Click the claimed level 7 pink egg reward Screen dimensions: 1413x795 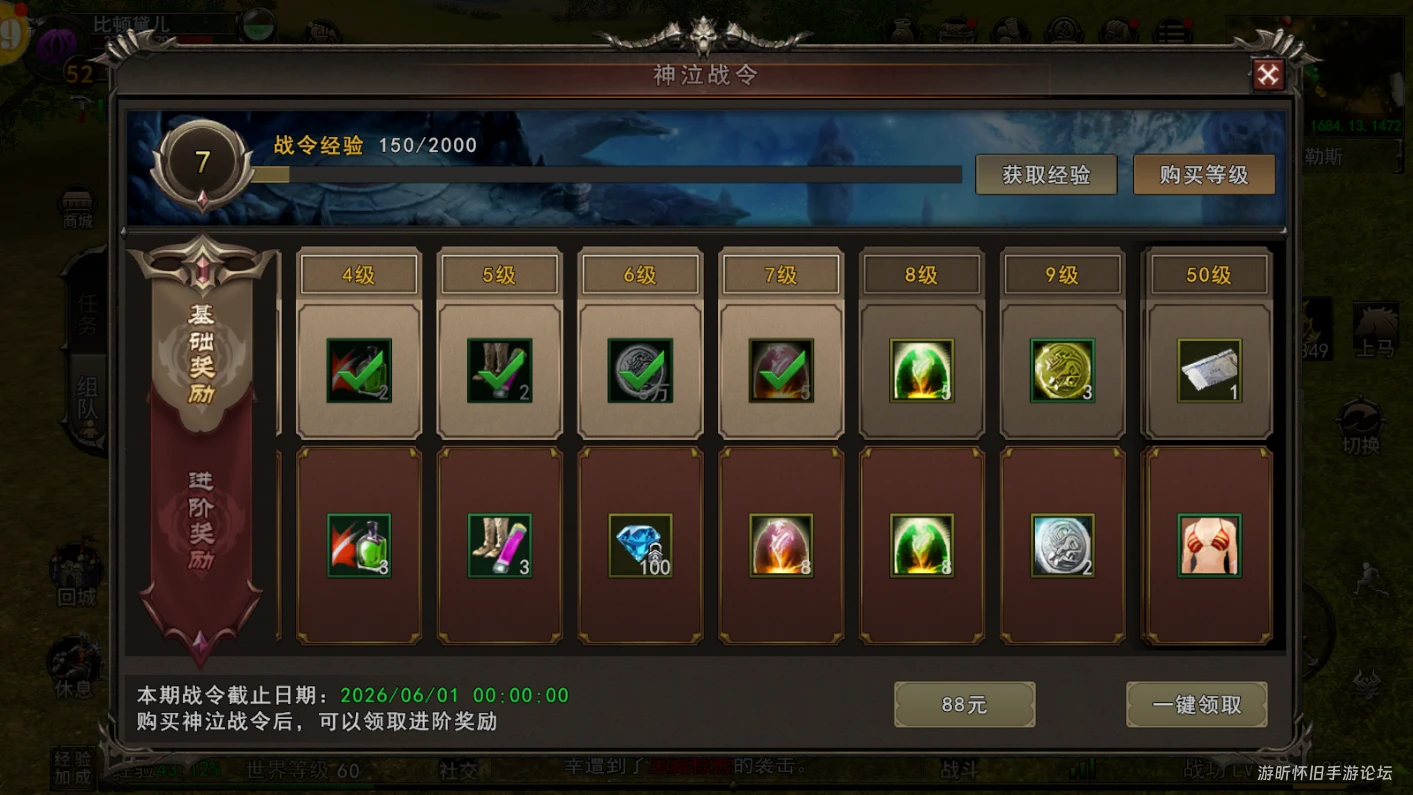[x=782, y=371]
